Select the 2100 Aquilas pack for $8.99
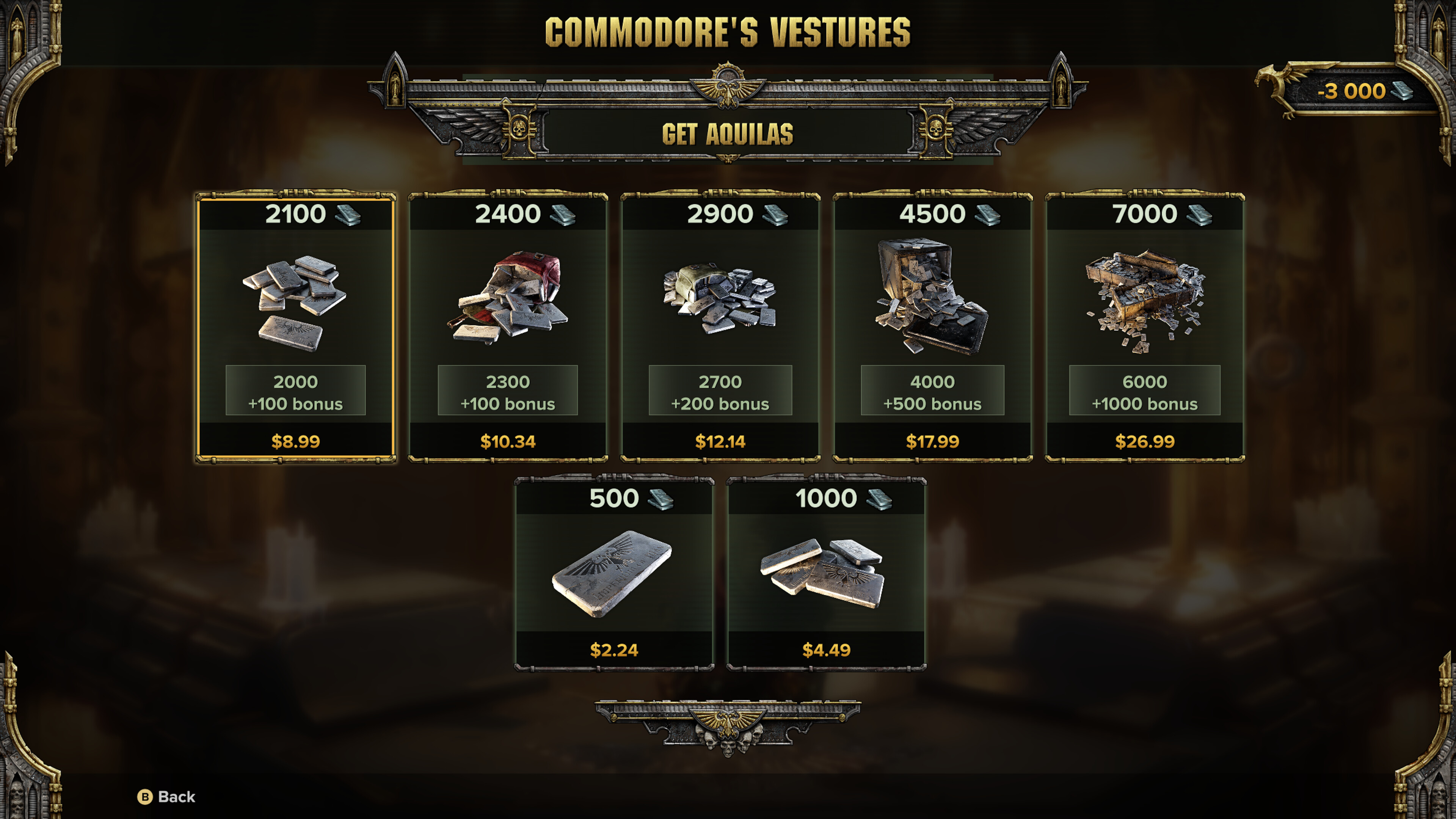The height and width of the screenshot is (819, 1456). pyautogui.click(x=295, y=328)
